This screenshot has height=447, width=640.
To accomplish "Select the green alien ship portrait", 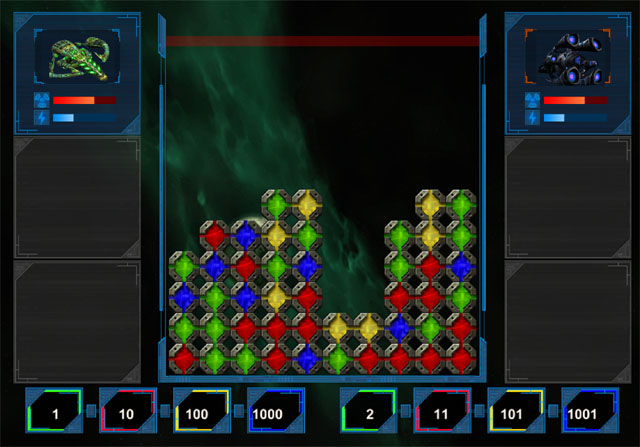I will [78, 58].
